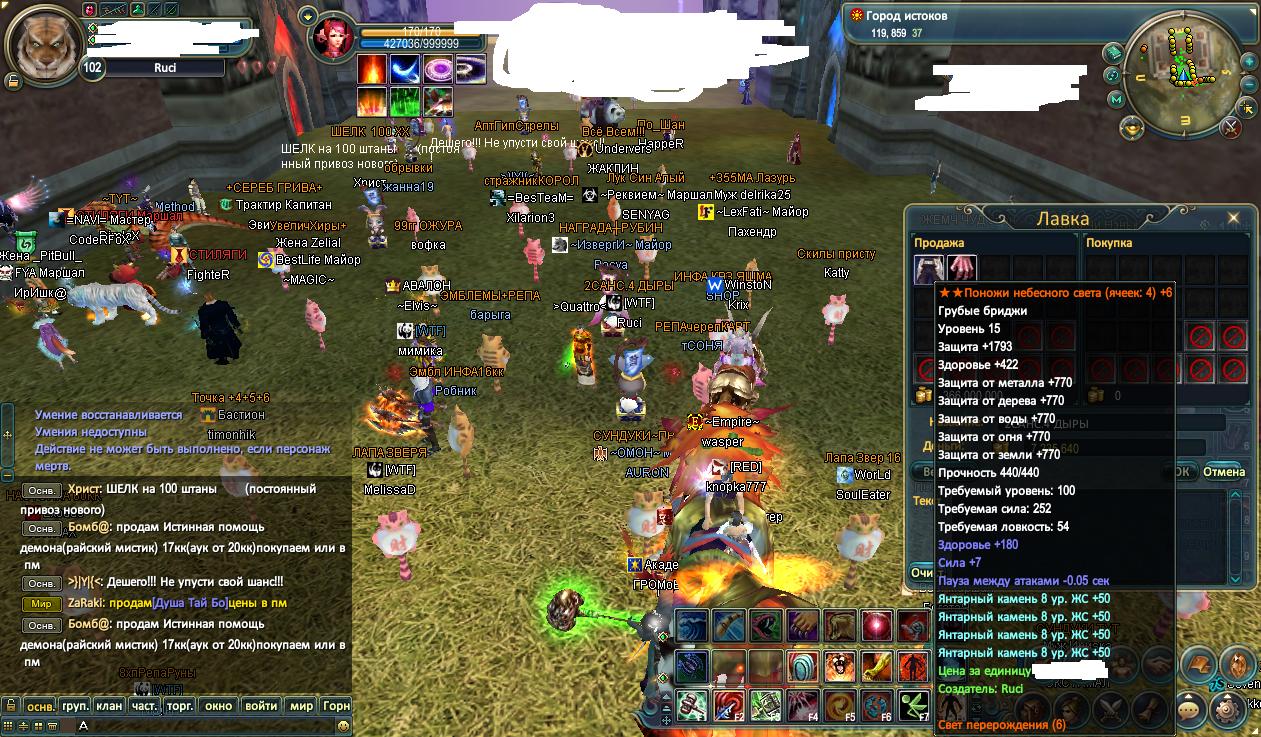Click the tiger character portrait
The height and width of the screenshot is (737, 1261).
pos(46,46)
